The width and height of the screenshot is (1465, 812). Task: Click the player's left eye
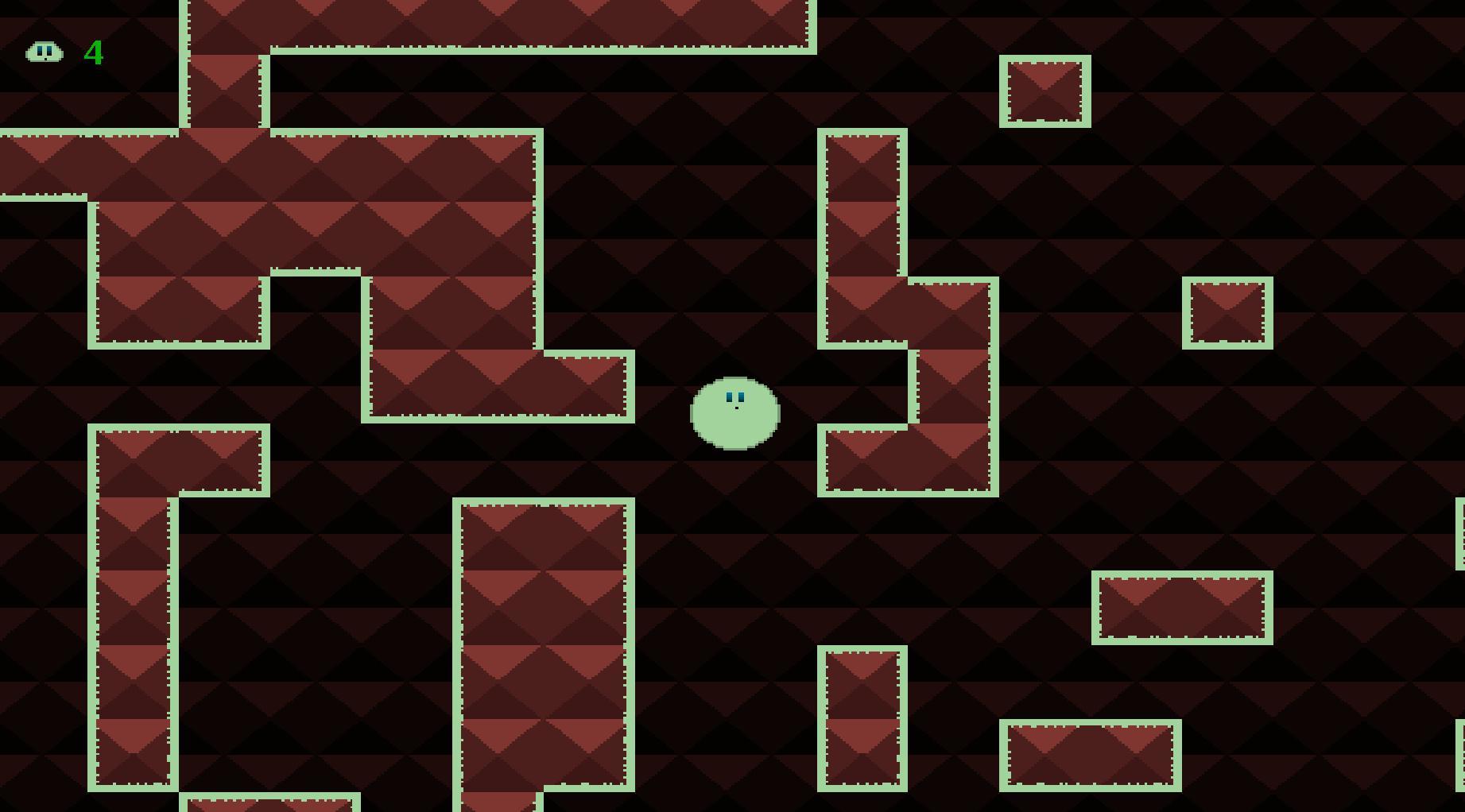click(x=728, y=395)
